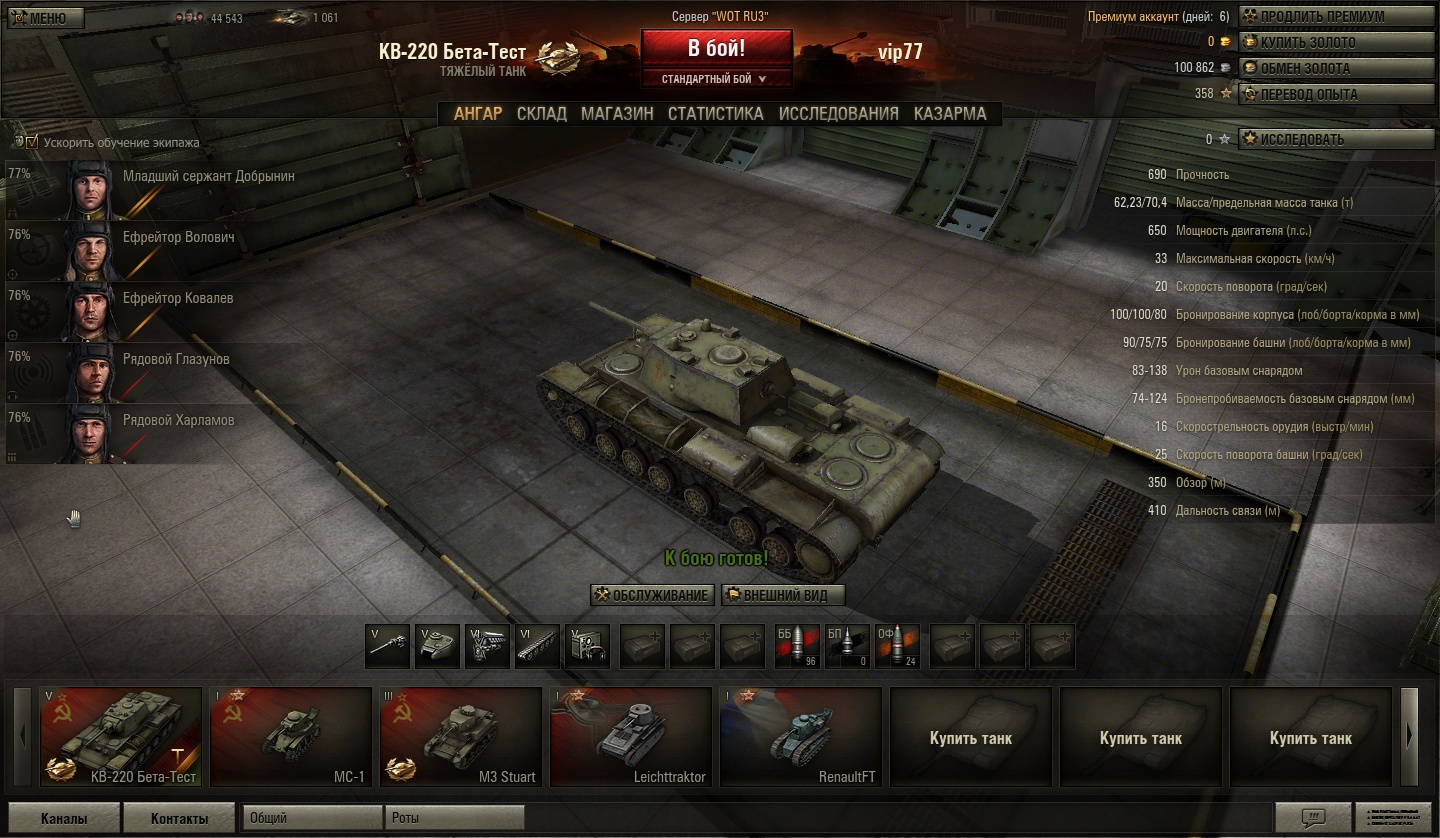
Task: Choose the Leichttraktor tank tile
Action: pyautogui.click(x=631, y=737)
